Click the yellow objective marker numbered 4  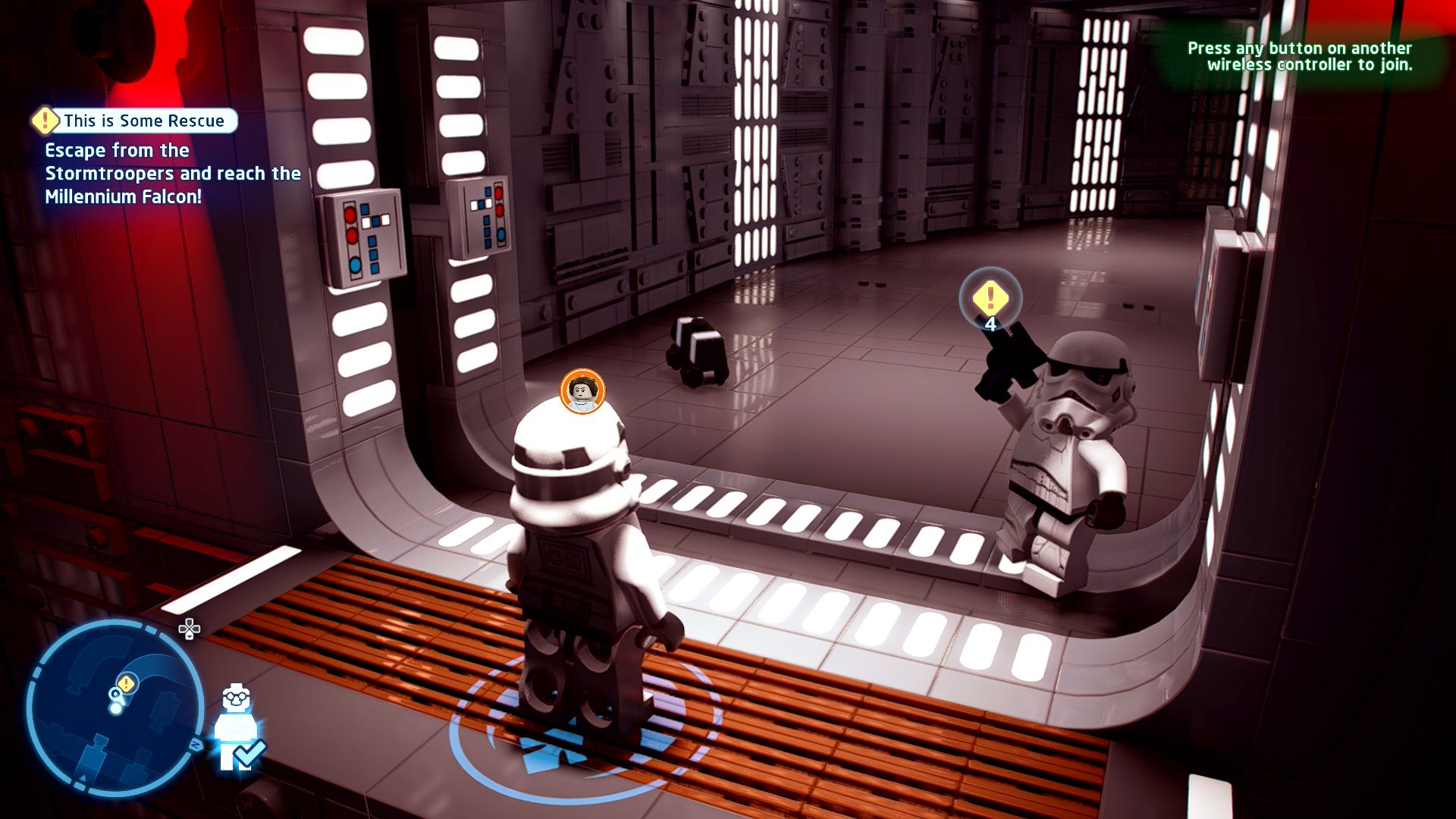[990, 299]
